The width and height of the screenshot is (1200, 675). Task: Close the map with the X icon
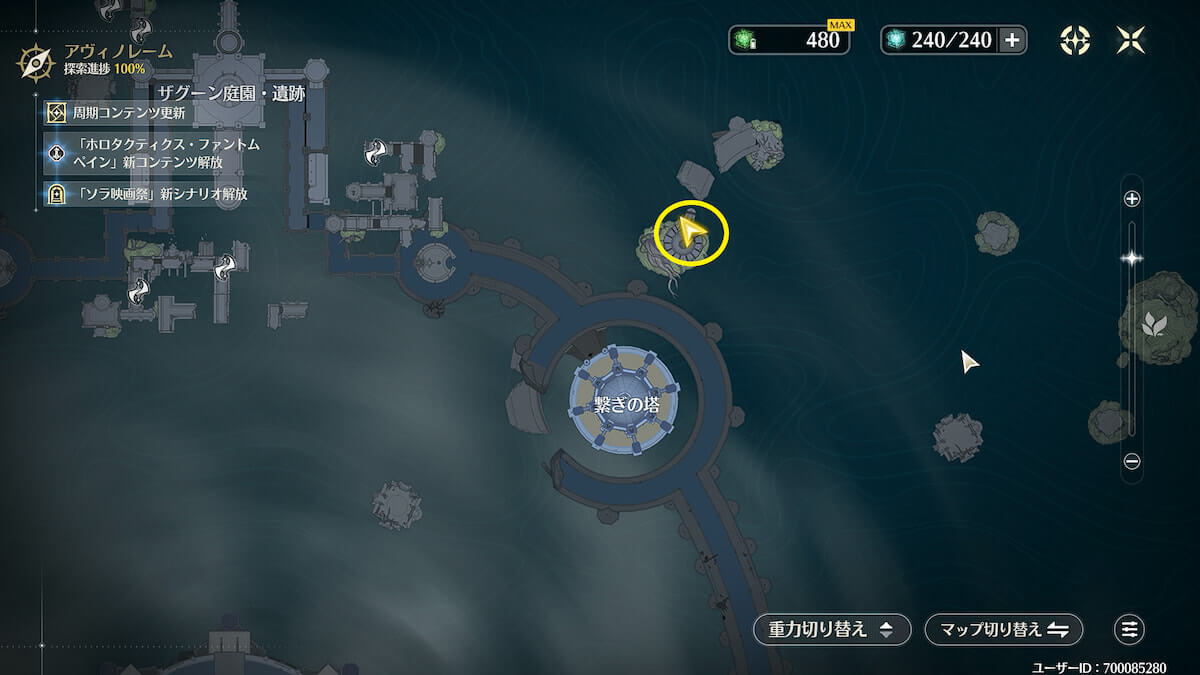click(1132, 40)
